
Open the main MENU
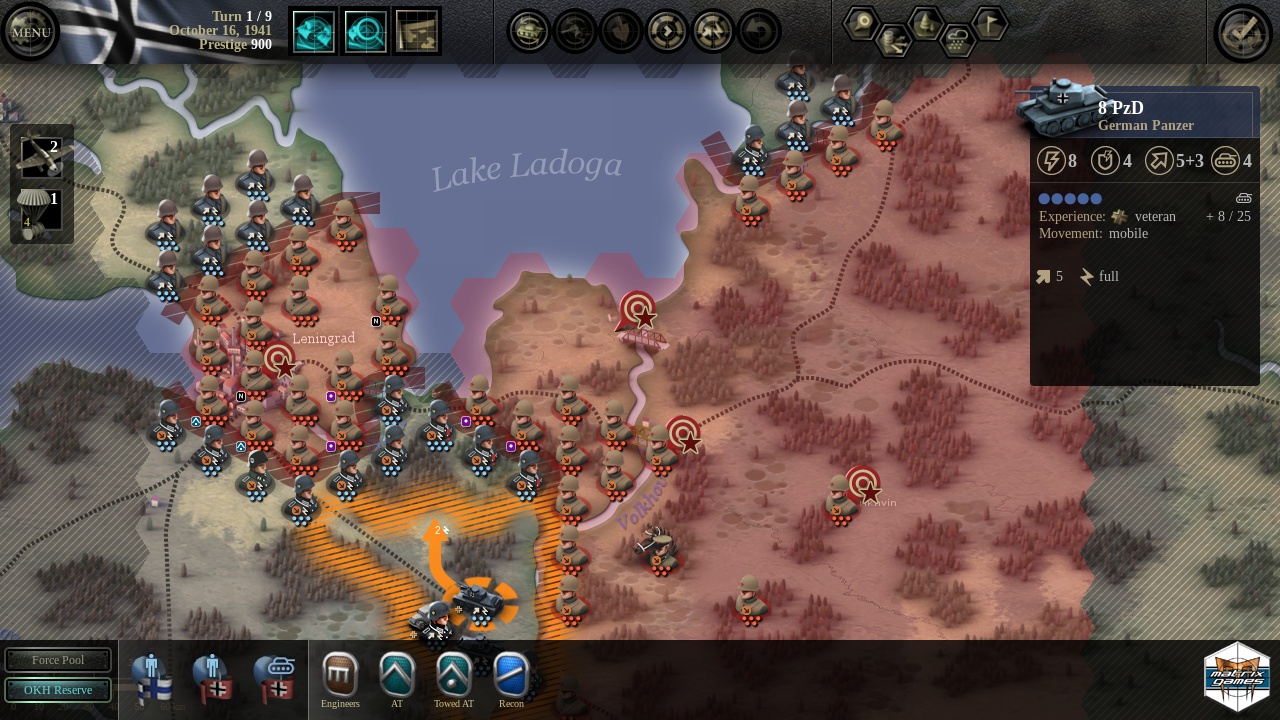(30, 32)
